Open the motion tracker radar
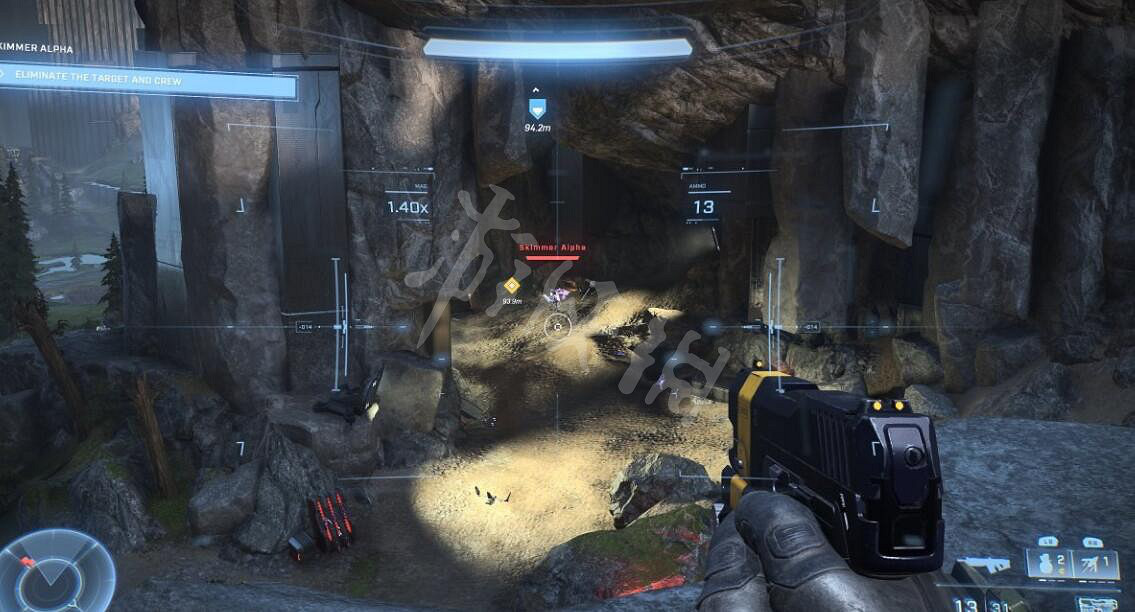1135x612 pixels. [56, 573]
